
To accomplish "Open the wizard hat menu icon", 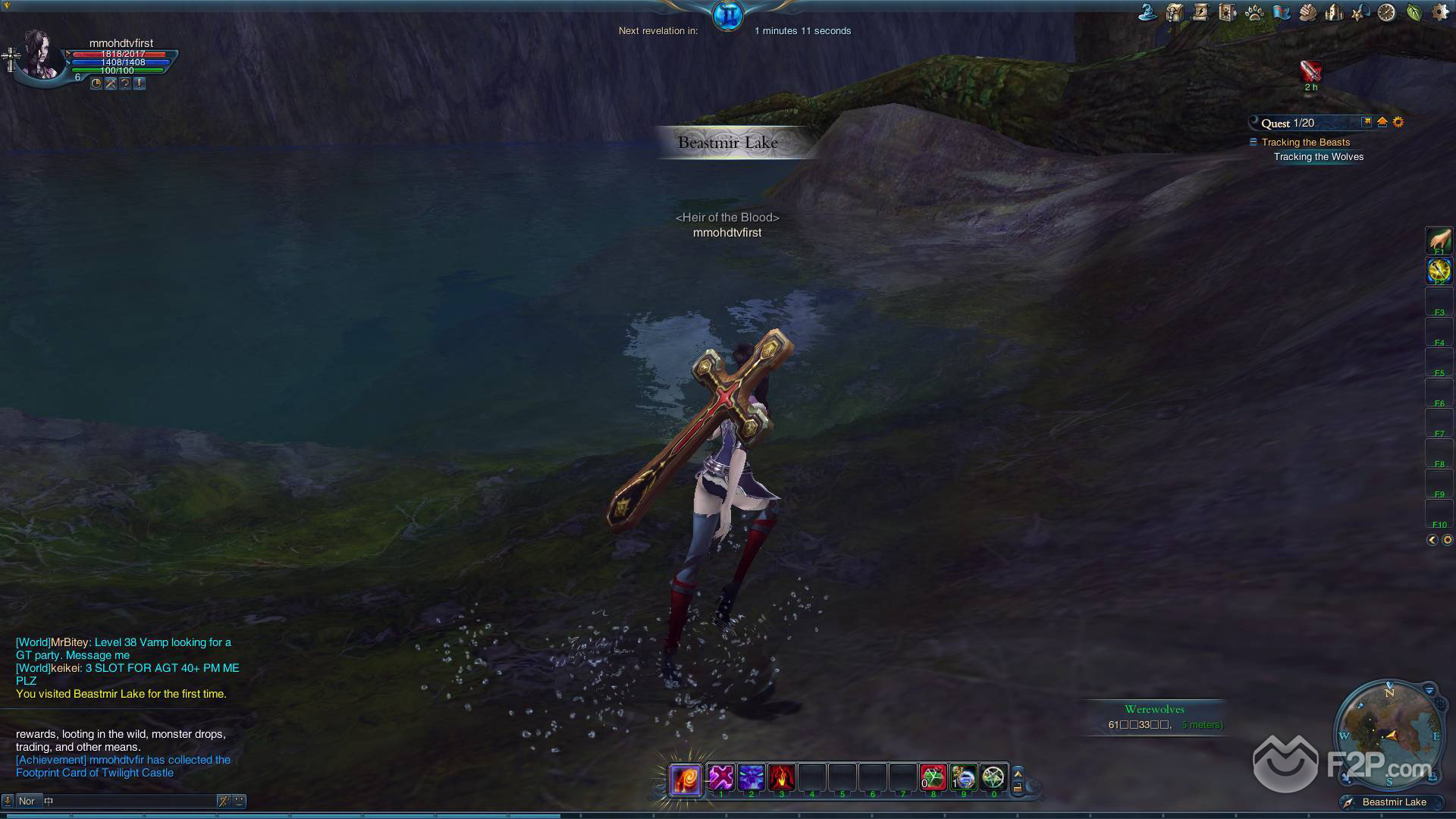I will [1147, 12].
